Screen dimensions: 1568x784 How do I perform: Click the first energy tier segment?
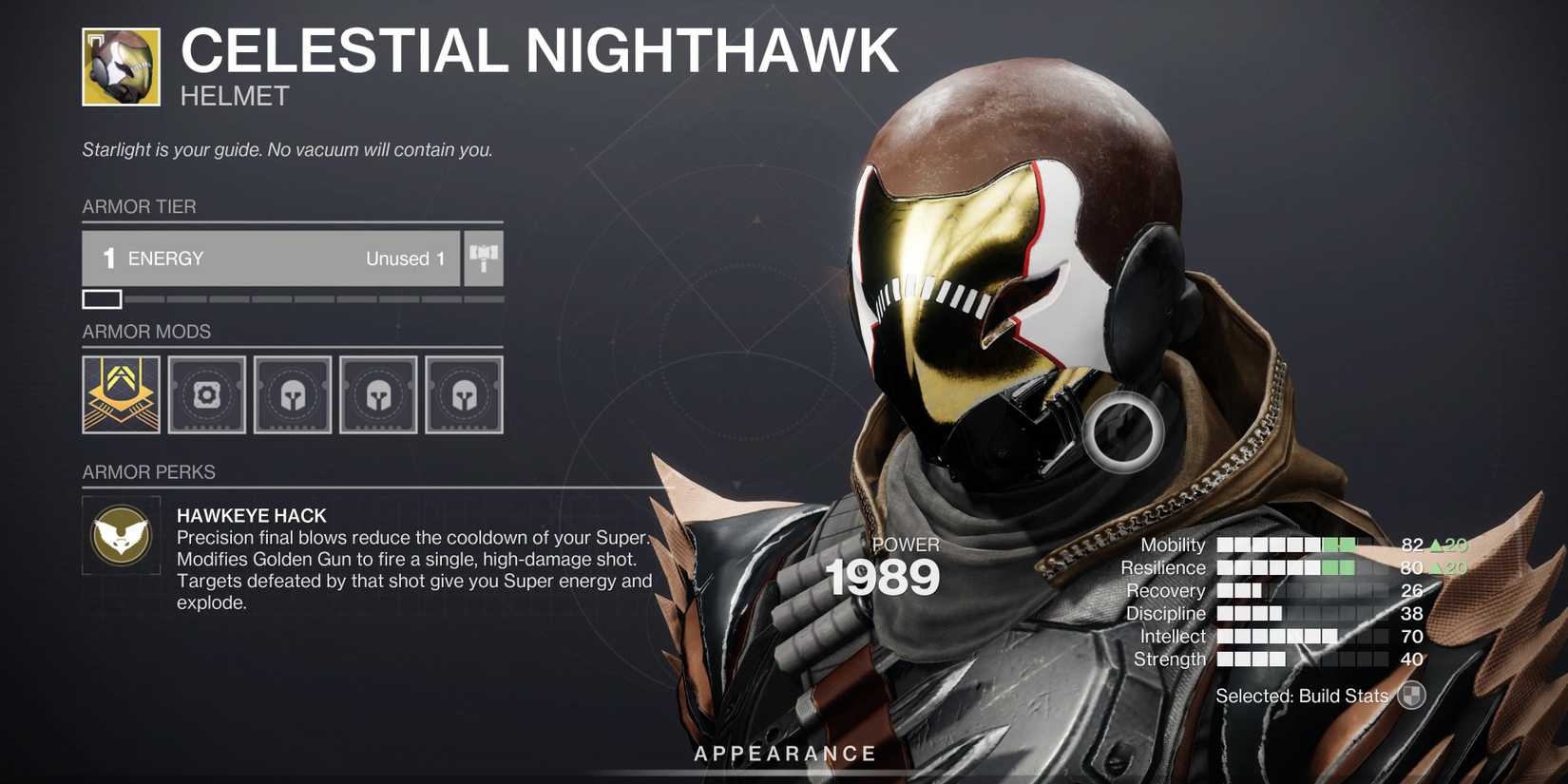point(103,299)
